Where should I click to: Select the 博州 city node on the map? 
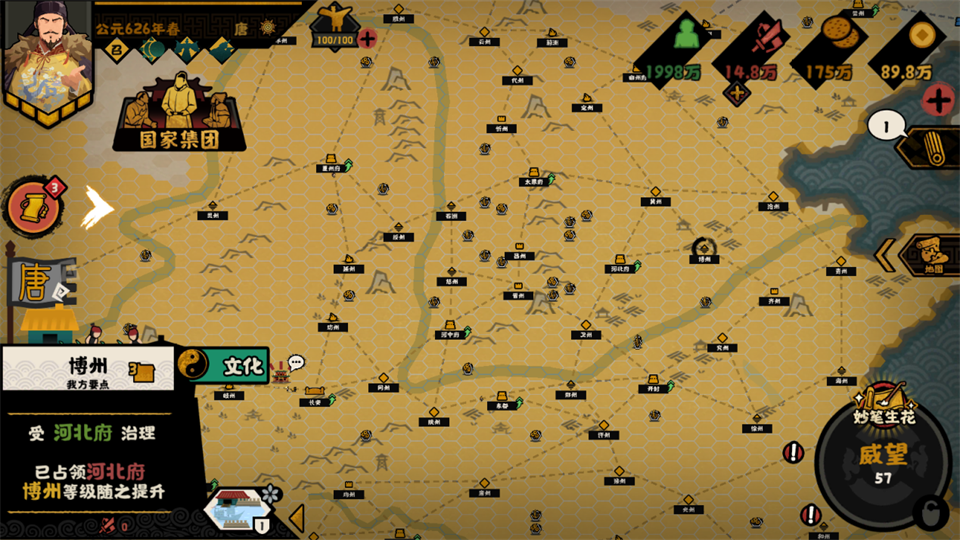(705, 250)
